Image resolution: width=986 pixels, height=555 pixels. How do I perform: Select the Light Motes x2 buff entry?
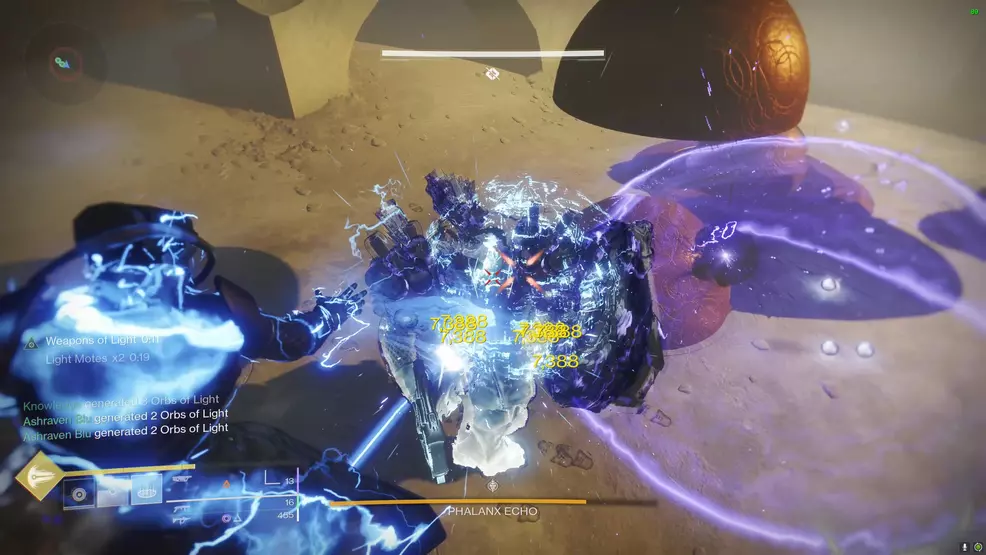click(x=95, y=358)
